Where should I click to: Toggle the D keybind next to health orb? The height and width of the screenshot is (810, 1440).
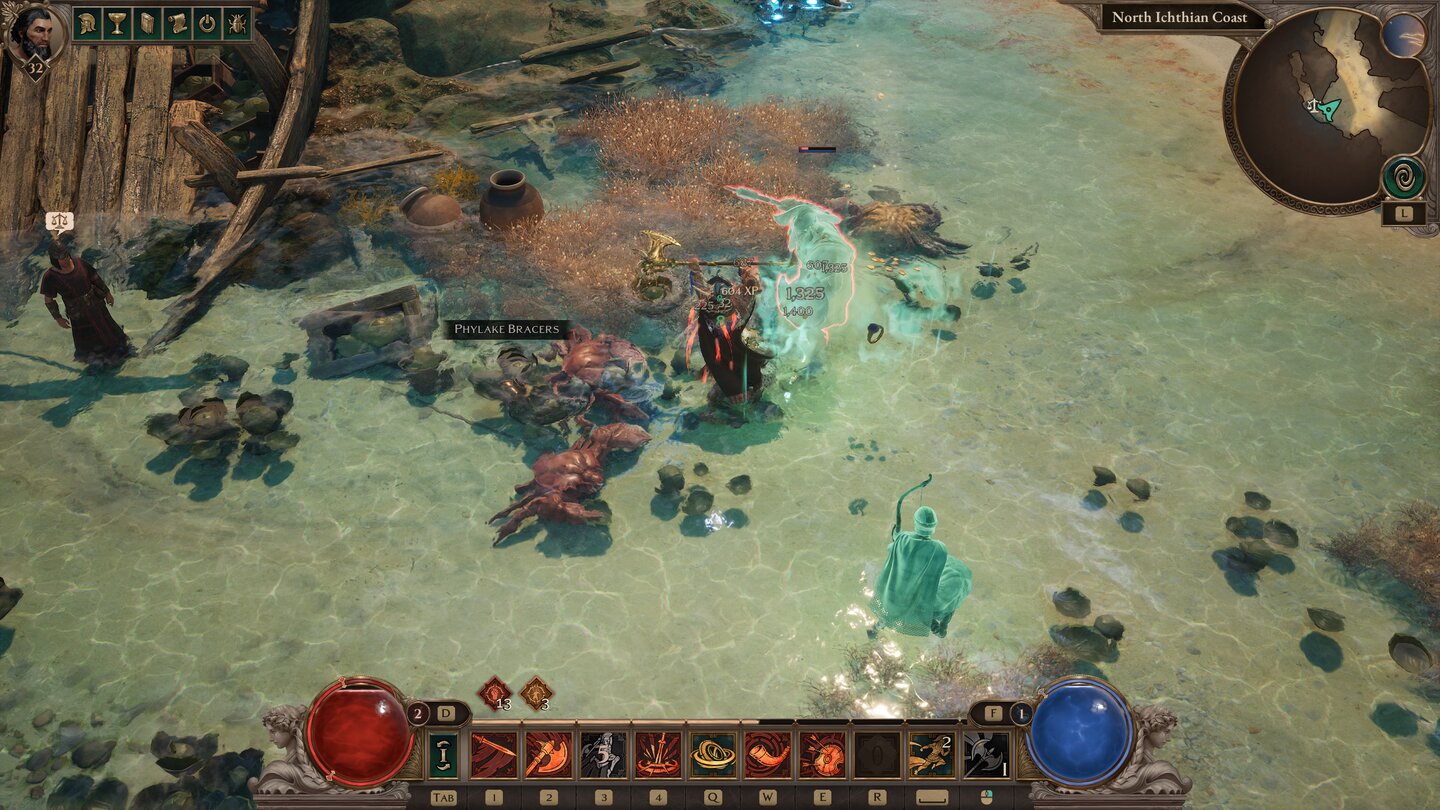(444, 713)
